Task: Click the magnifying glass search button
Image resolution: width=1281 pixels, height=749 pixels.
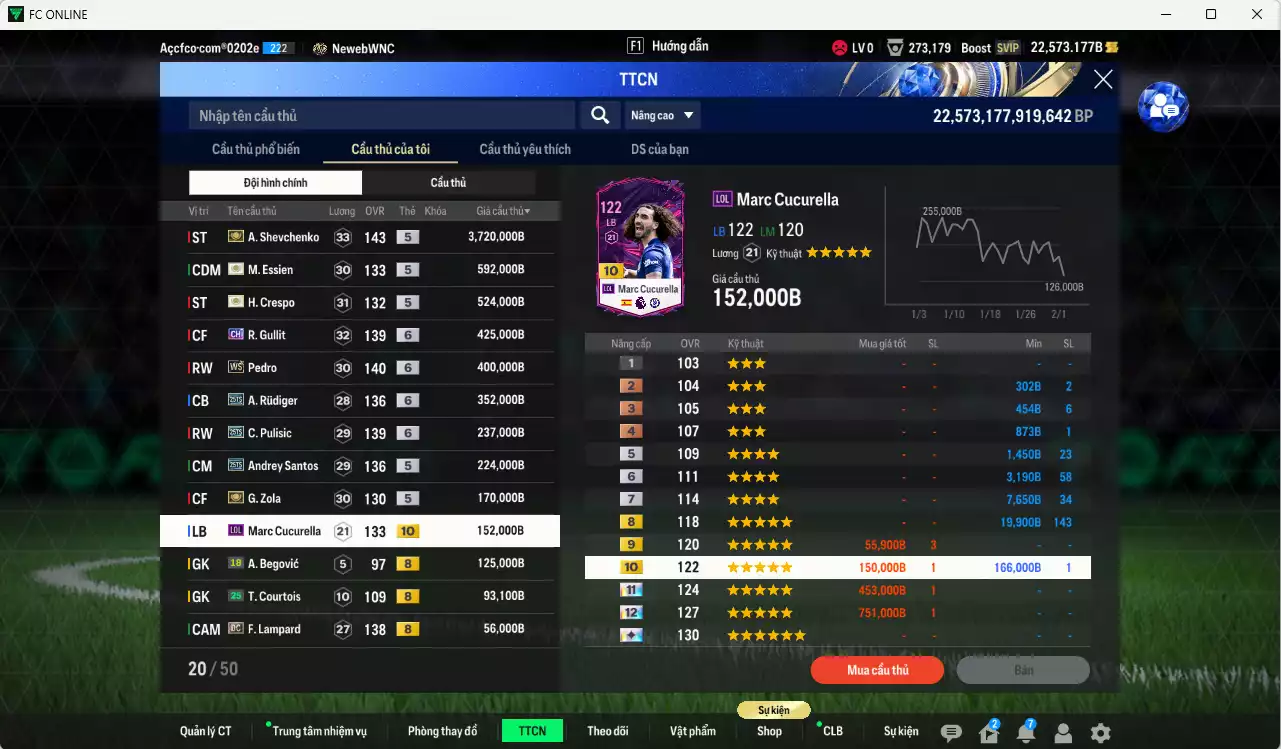Action: pyautogui.click(x=600, y=116)
